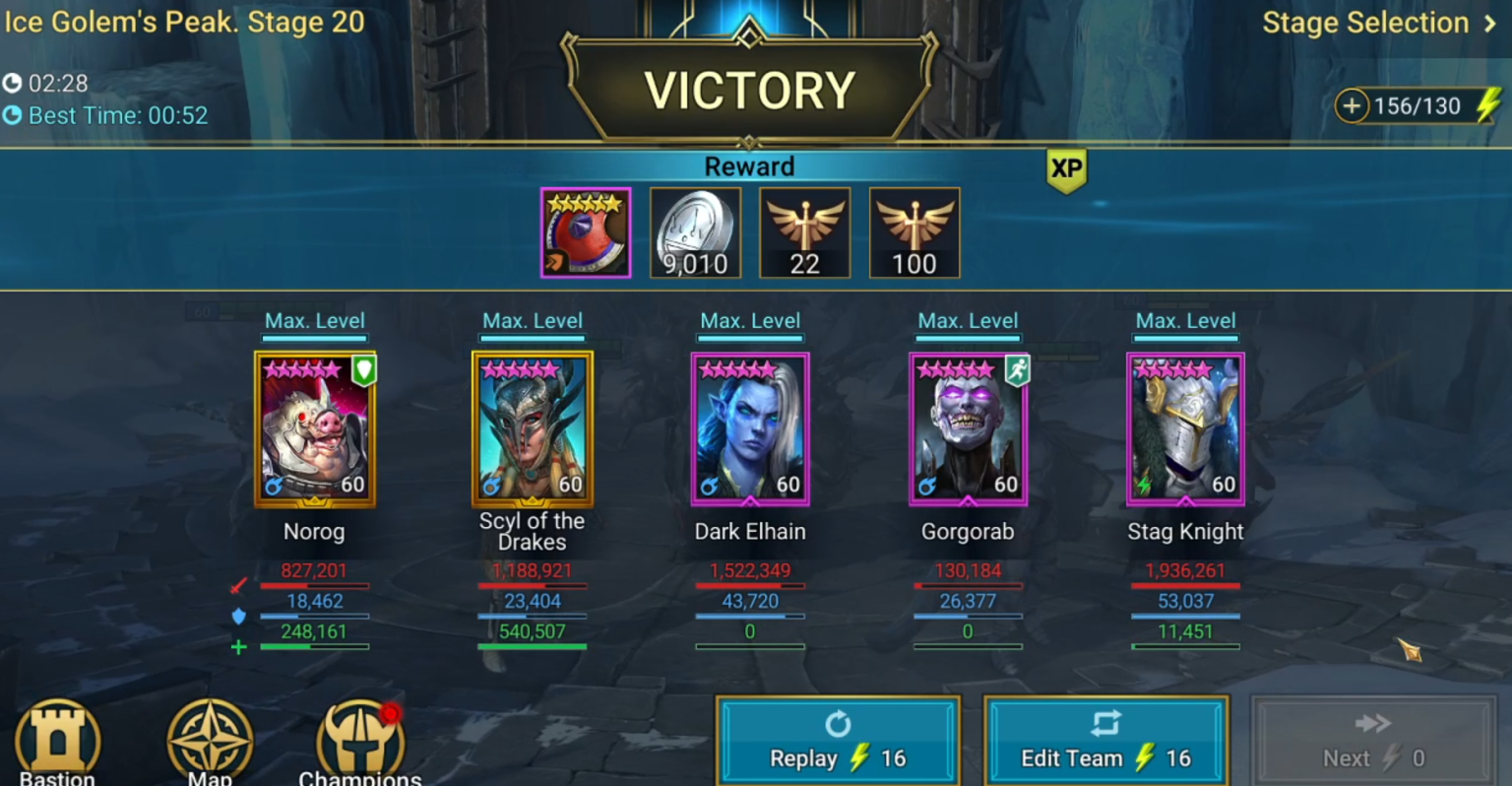Open the Champions collection
This screenshot has width=1512, height=786.
(x=360, y=741)
